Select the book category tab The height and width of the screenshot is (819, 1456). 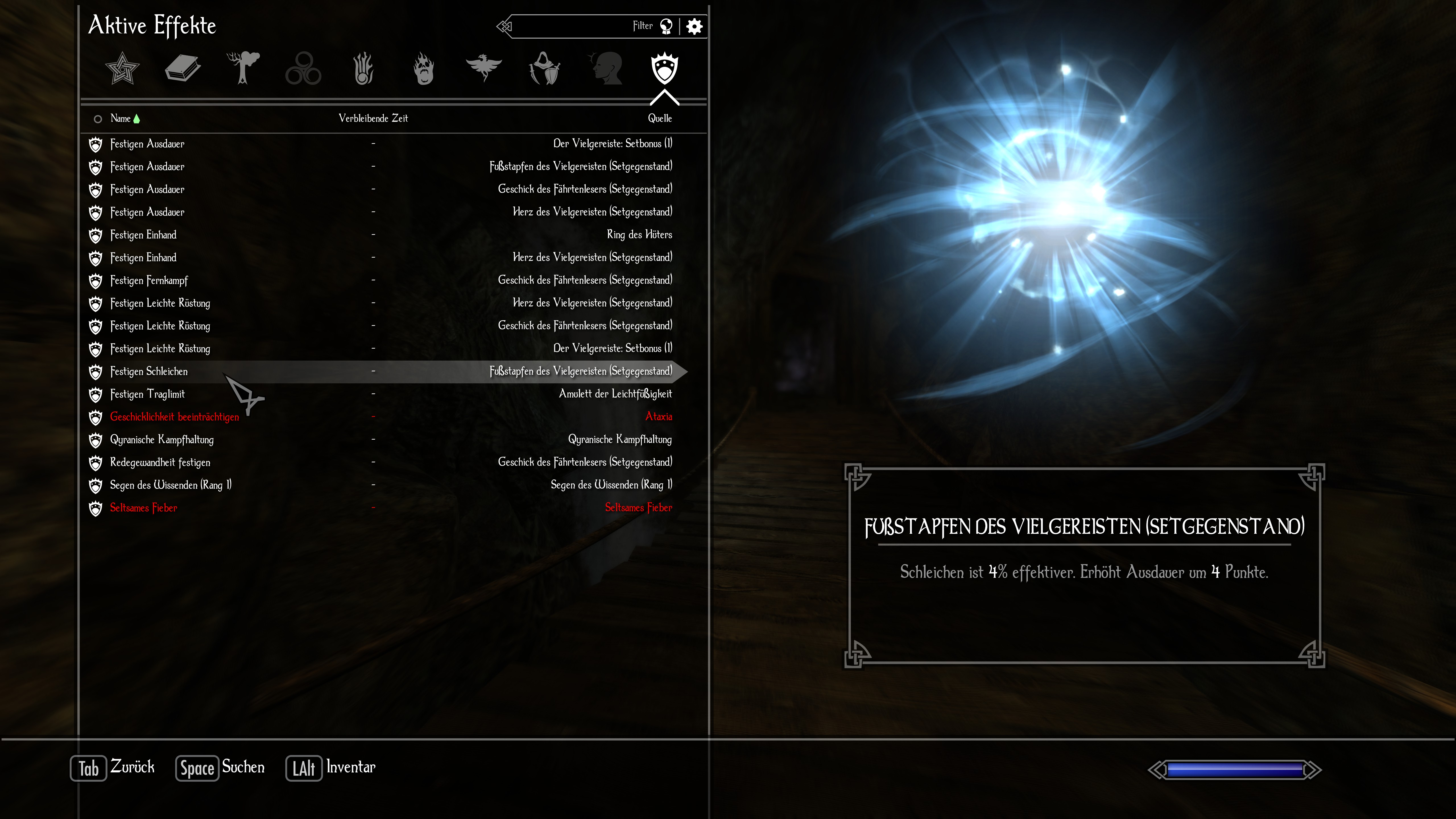click(x=183, y=68)
